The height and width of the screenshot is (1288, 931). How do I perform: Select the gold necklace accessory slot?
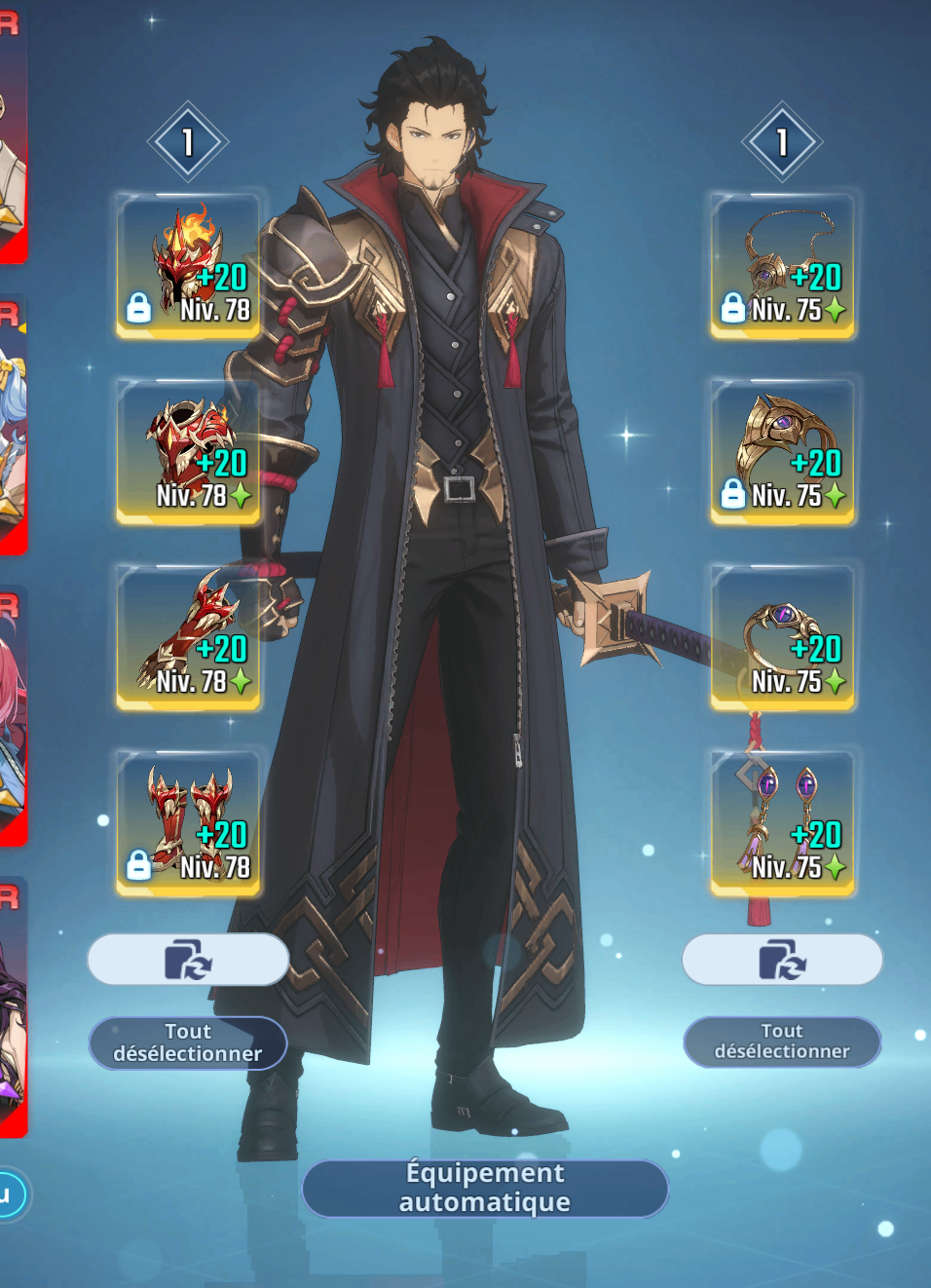click(x=783, y=266)
